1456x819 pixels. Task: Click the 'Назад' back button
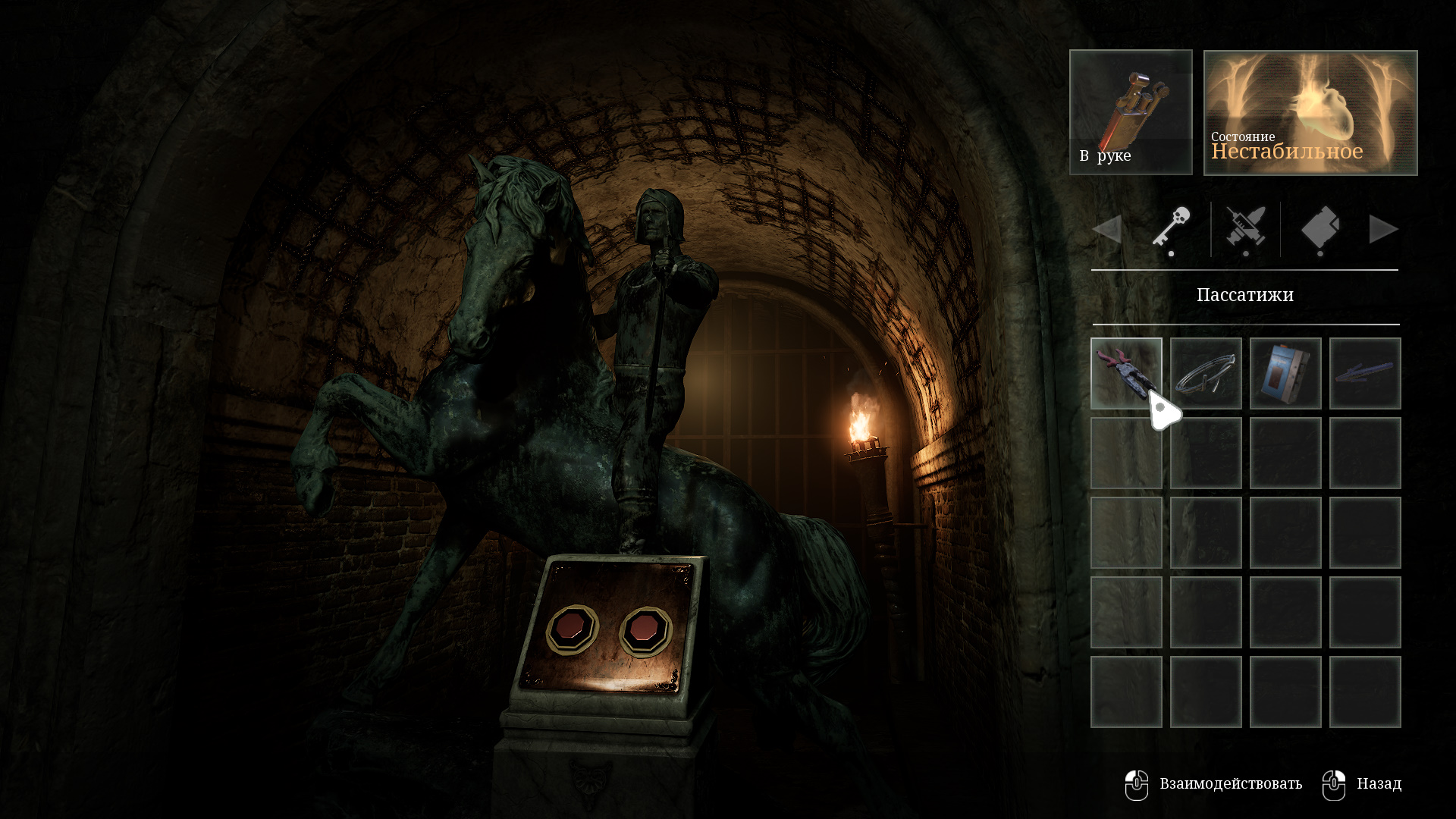pos(1363,784)
